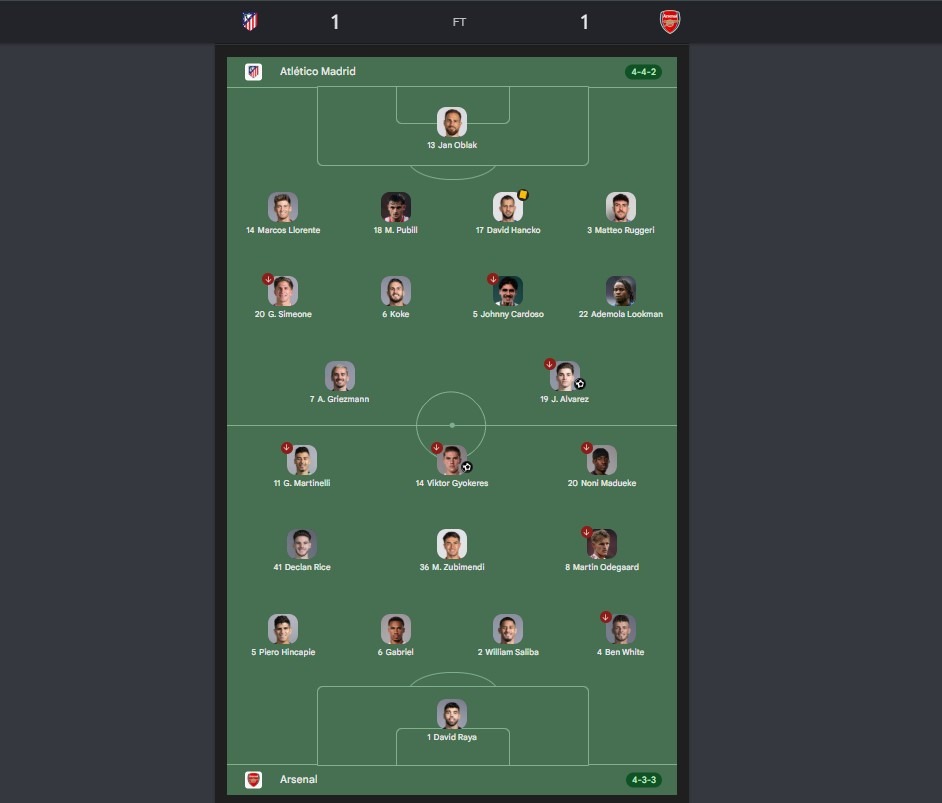Choose Declan Rice's portrait
Image resolution: width=942 pixels, height=803 pixels.
302,544
